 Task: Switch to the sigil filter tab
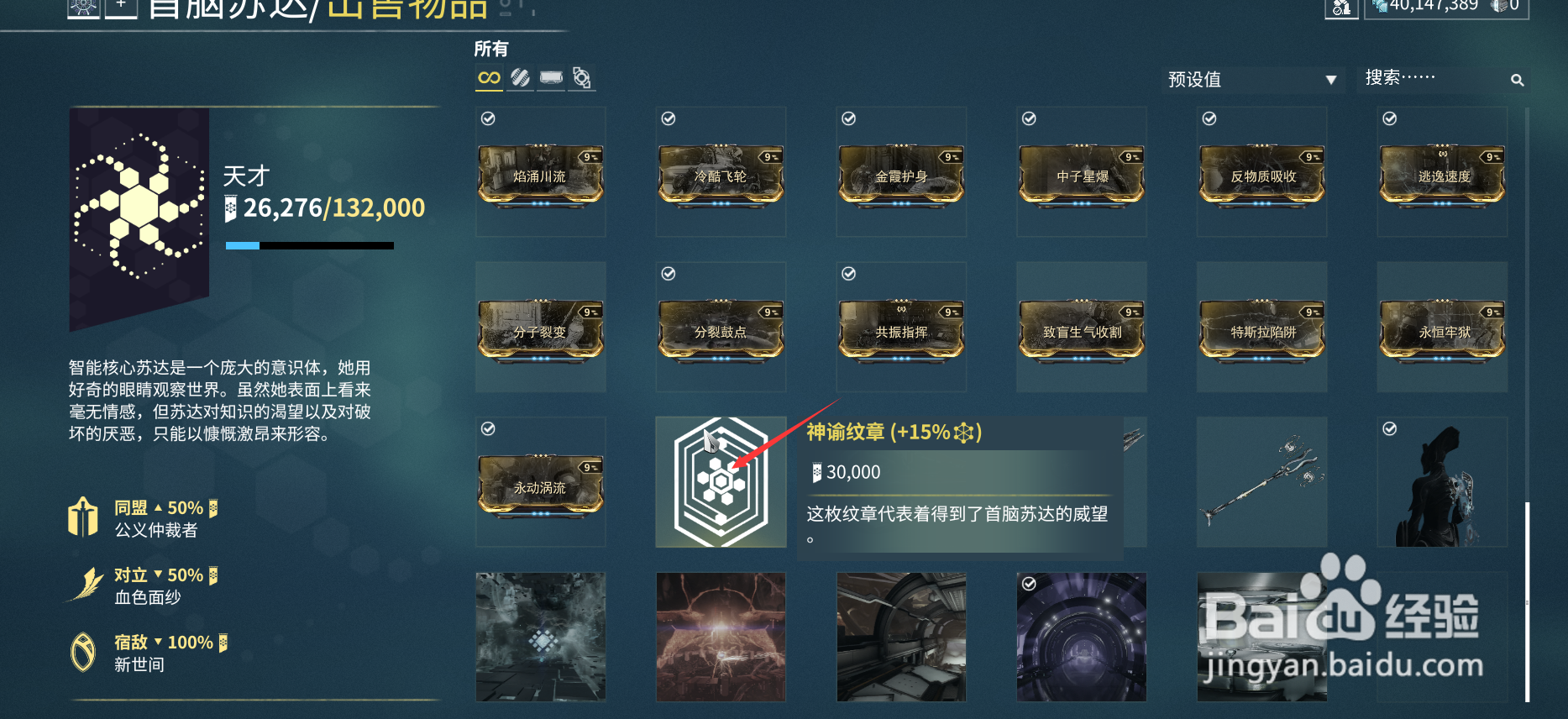tap(520, 77)
